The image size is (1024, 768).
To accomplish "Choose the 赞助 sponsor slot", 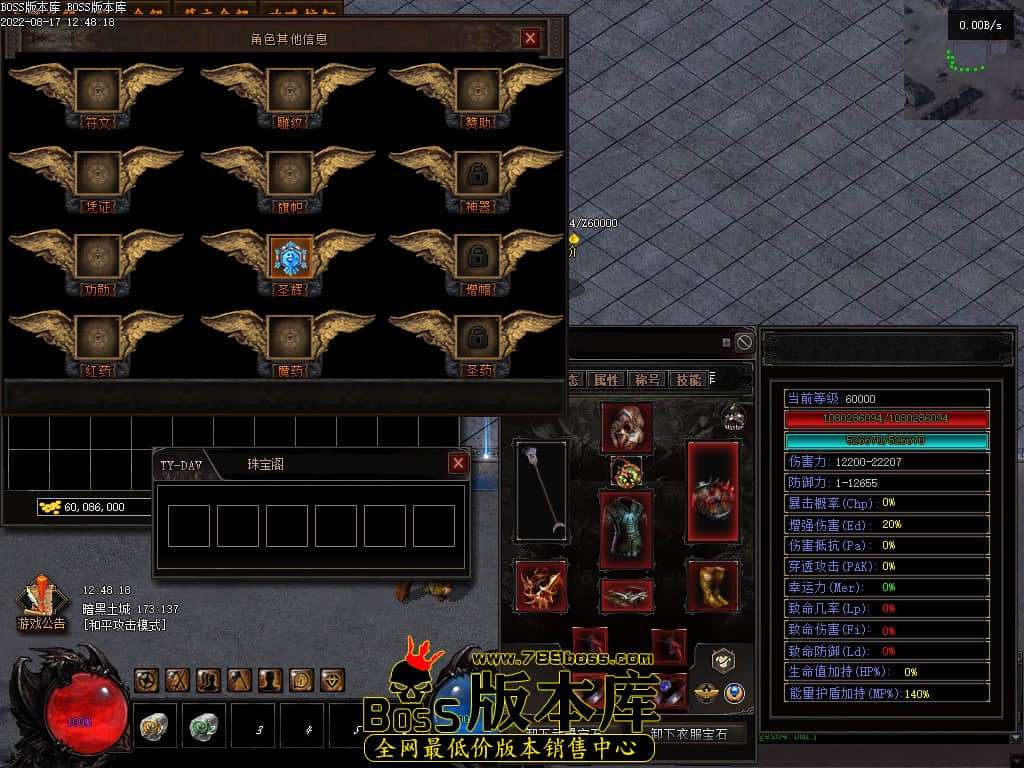I will [x=477, y=91].
